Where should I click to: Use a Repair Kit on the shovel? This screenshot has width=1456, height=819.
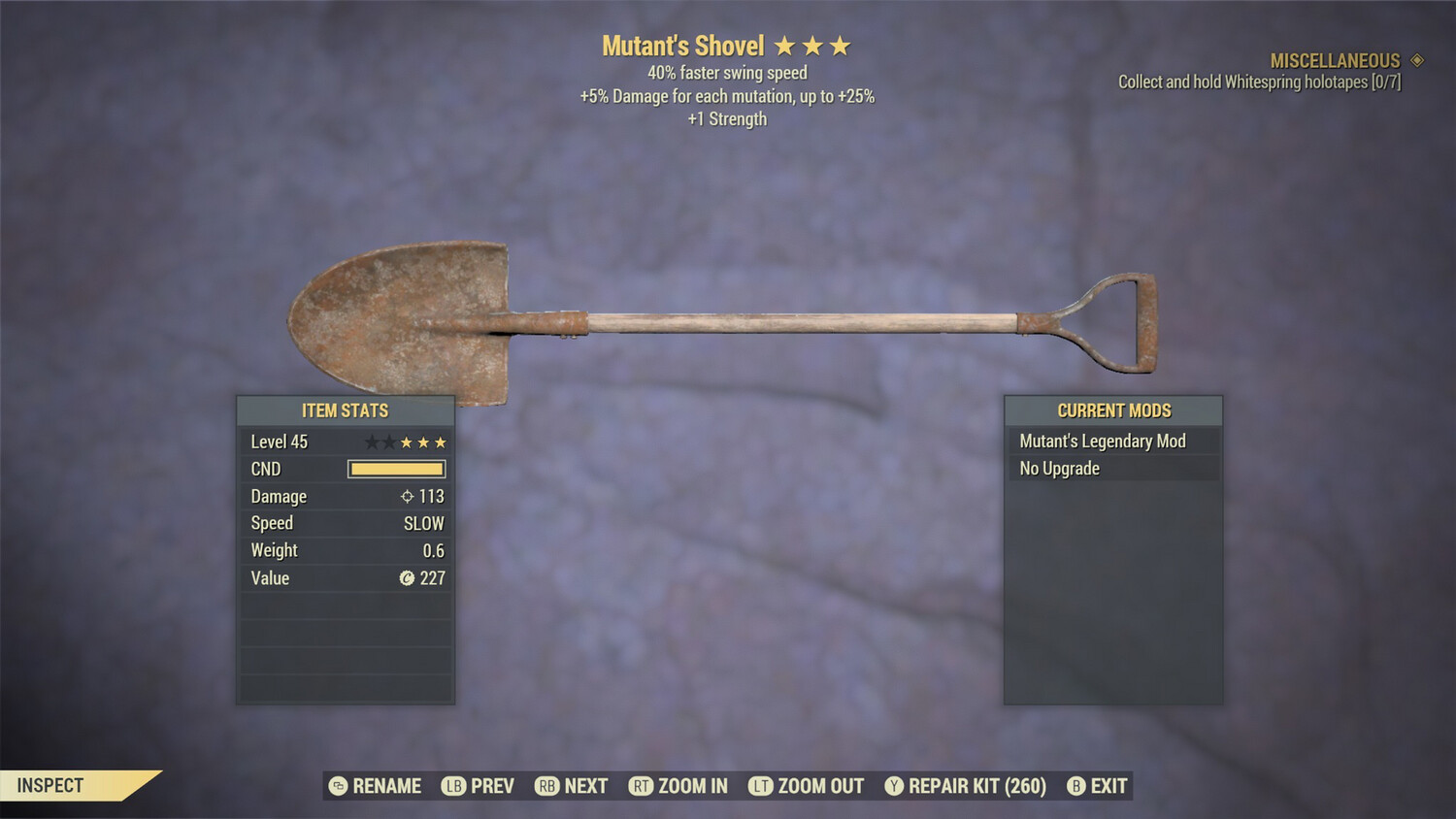(966, 786)
